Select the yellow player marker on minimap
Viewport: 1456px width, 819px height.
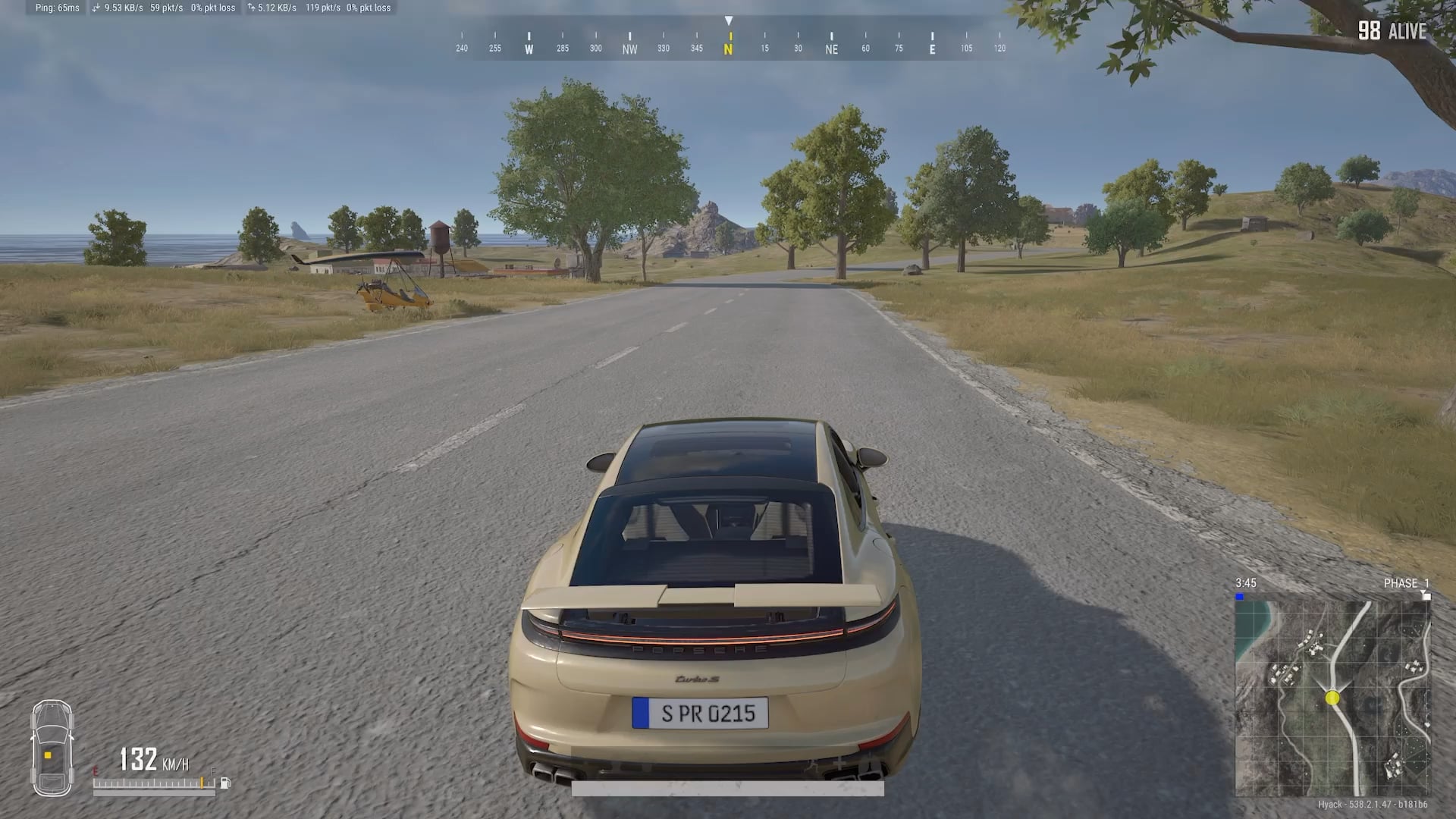click(x=1332, y=698)
